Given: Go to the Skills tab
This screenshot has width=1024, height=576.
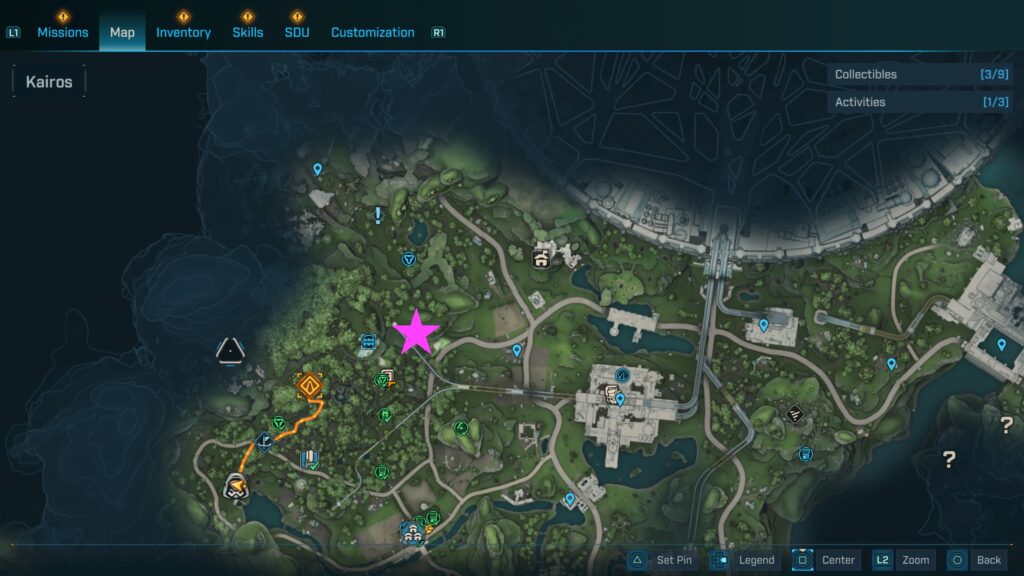Looking at the screenshot, I should pos(248,32).
